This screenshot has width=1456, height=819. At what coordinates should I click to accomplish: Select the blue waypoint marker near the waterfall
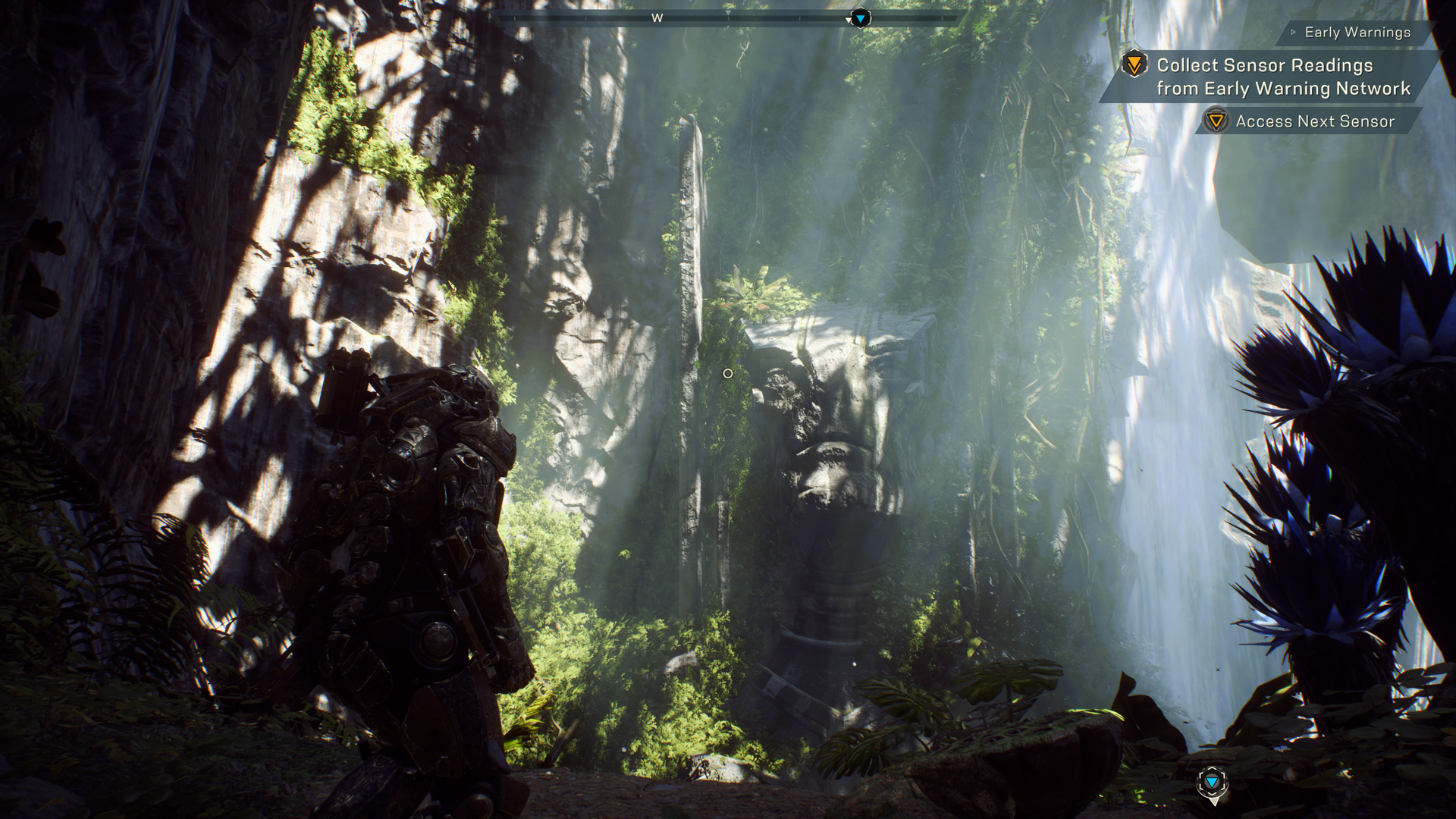[1212, 783]
